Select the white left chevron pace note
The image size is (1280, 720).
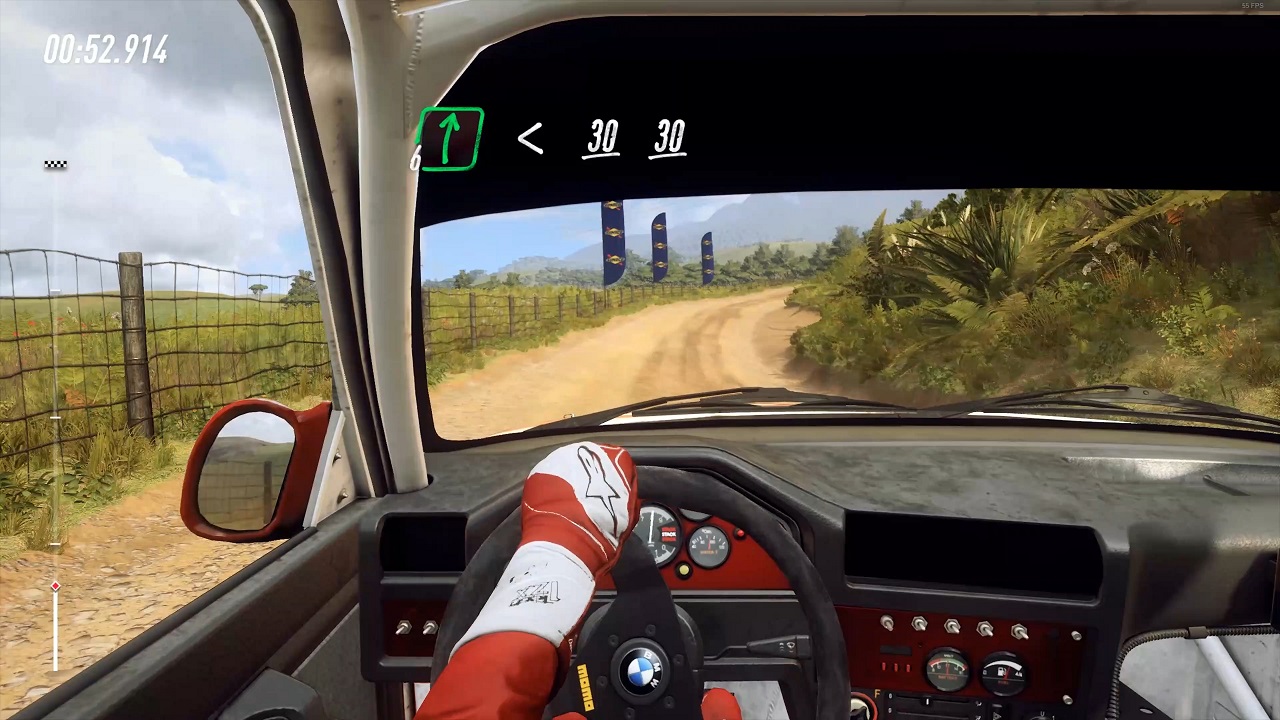coord(530,139)
